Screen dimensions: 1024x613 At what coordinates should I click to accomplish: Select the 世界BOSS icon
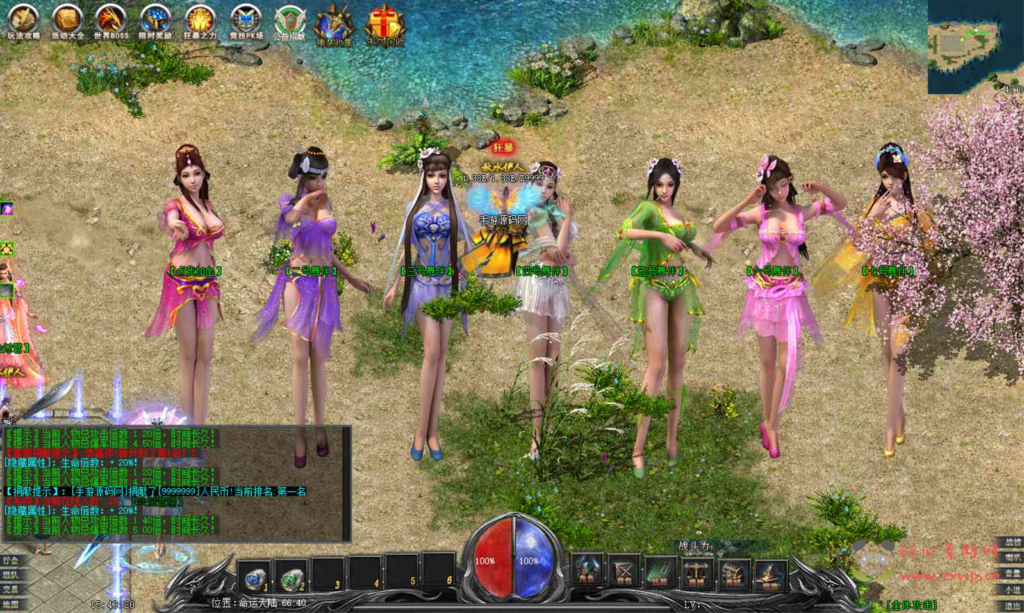(x=111, y=19)
